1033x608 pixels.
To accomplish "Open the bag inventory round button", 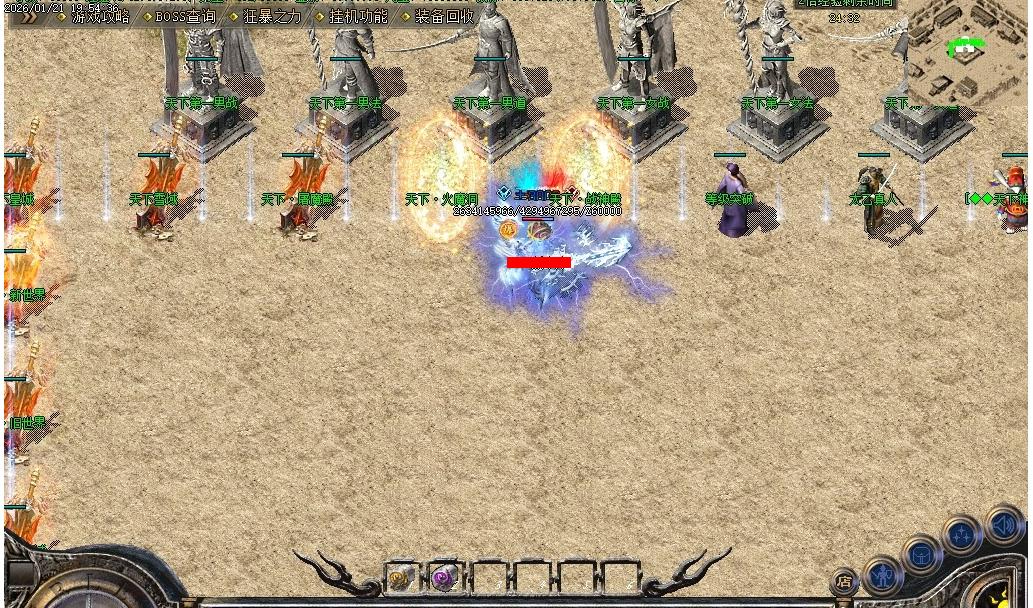I will pos(922,555).
